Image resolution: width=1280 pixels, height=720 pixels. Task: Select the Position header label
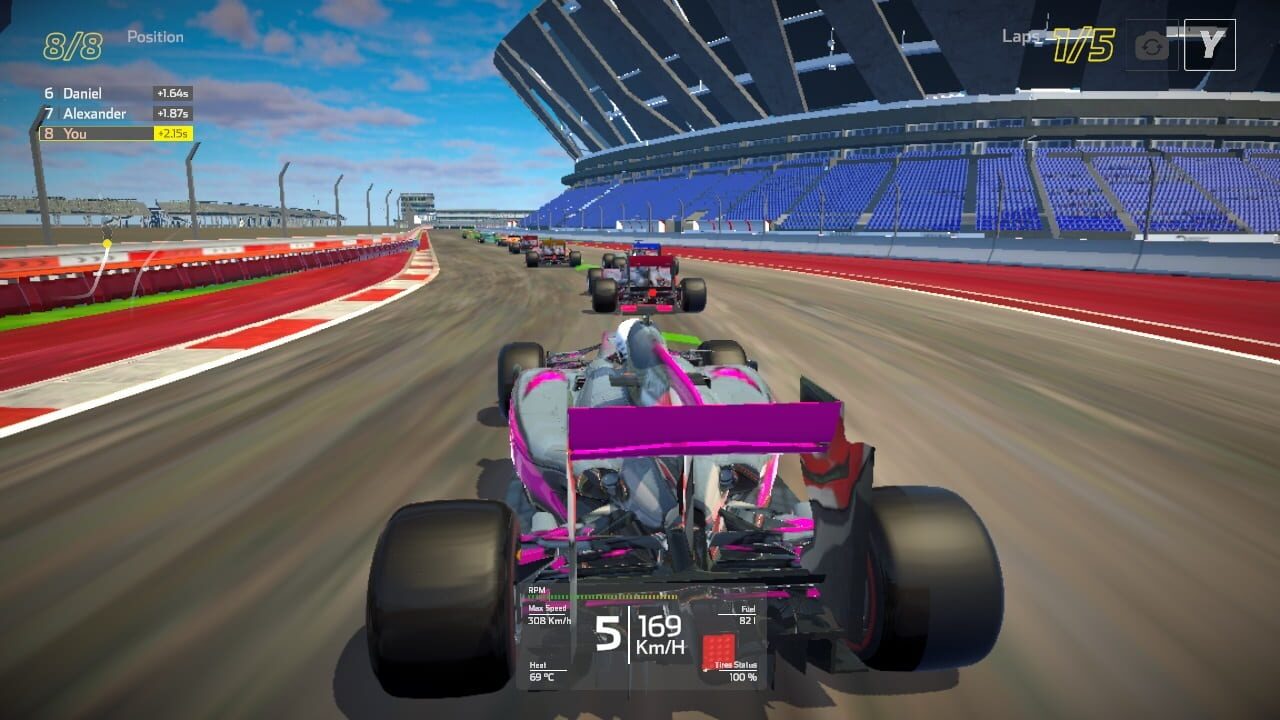point(155,36)
